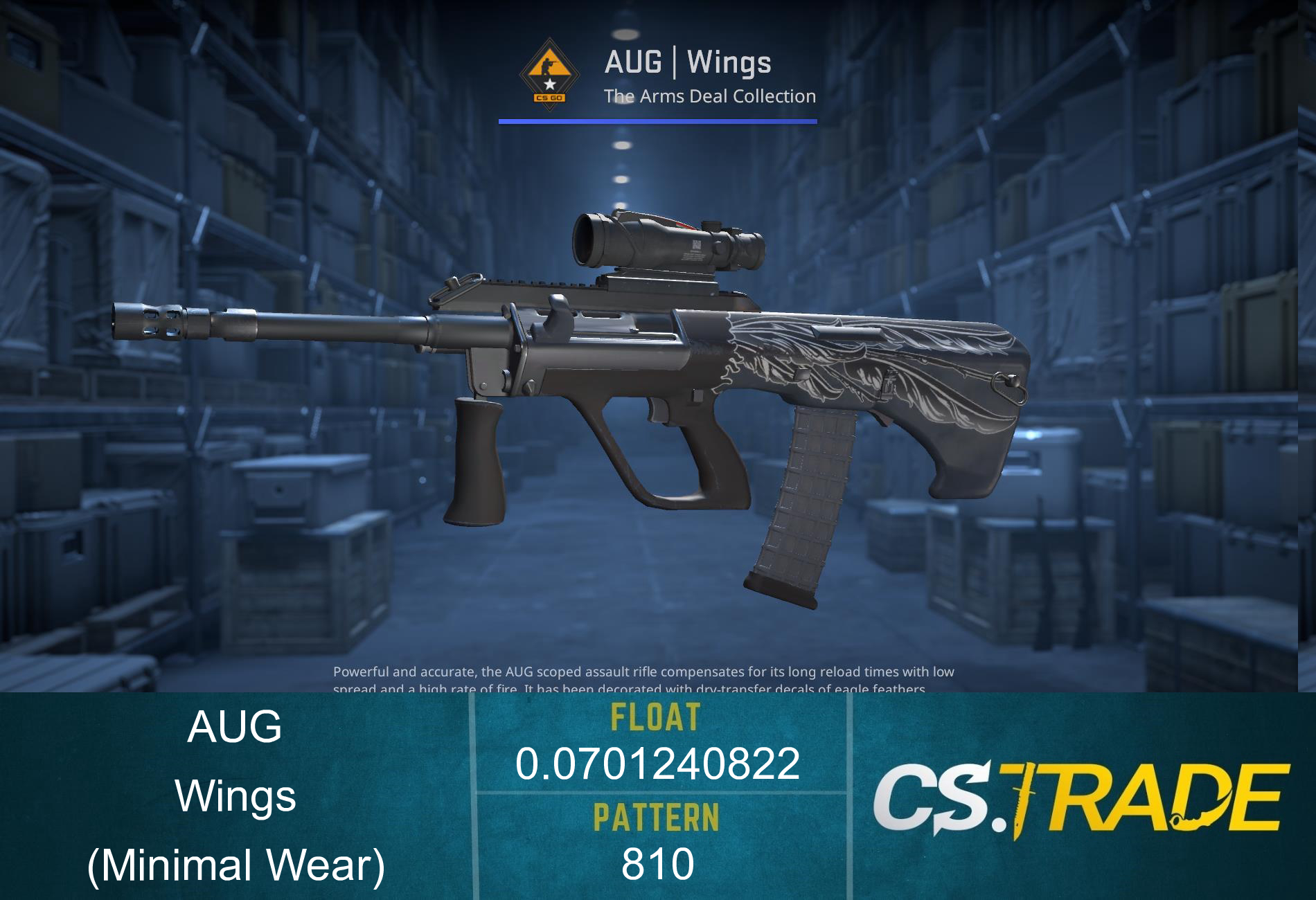1316x900 pixels.
Task: Click the CS:GO rarity badge icon
Action: point(549,76)
